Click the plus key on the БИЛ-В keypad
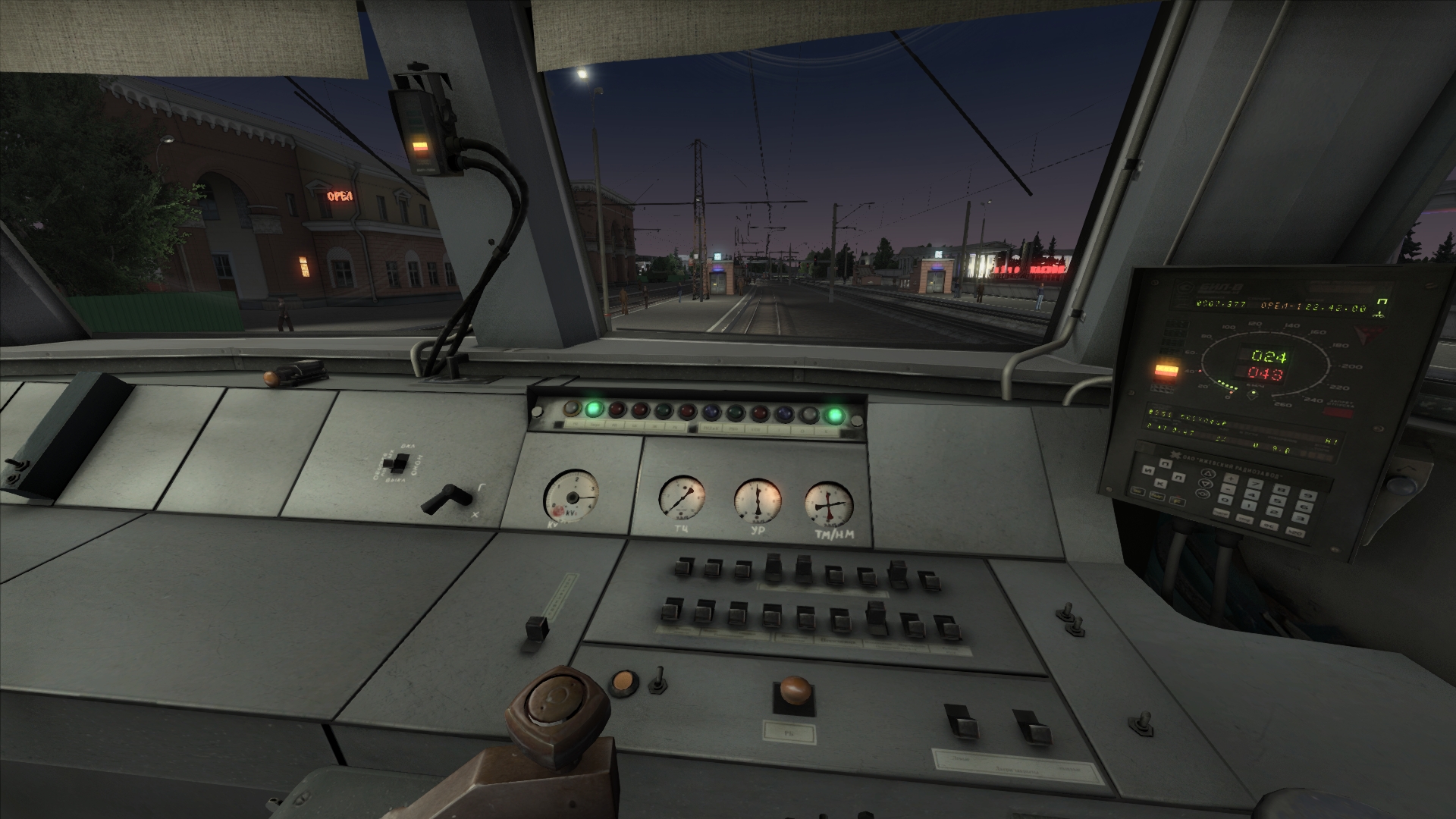The width and height of the screenshot is (1456, 819). 1231,479
